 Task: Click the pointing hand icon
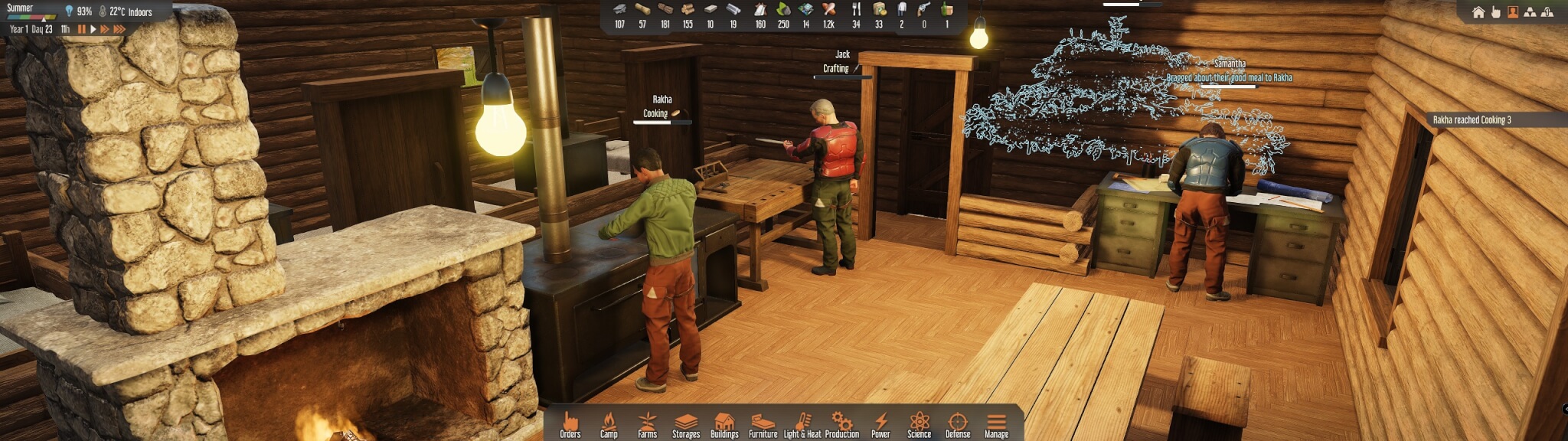(x=1495, y=12)
